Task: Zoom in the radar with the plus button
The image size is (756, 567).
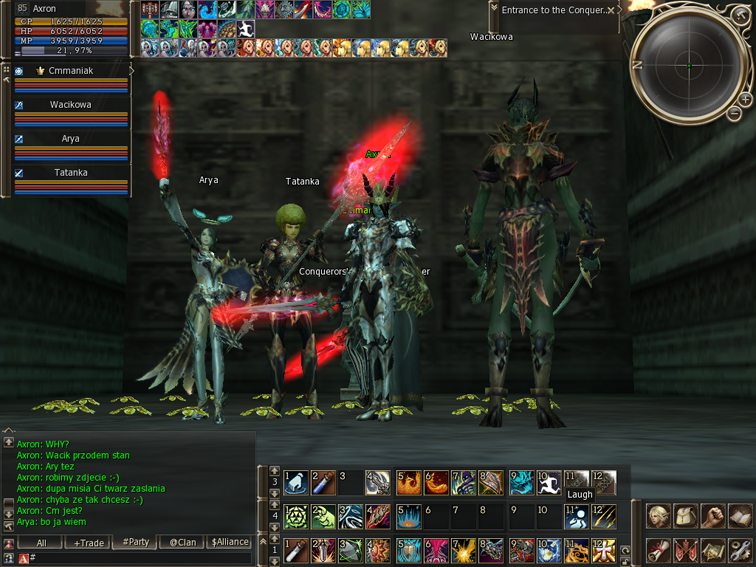Action: coord(745,99)
